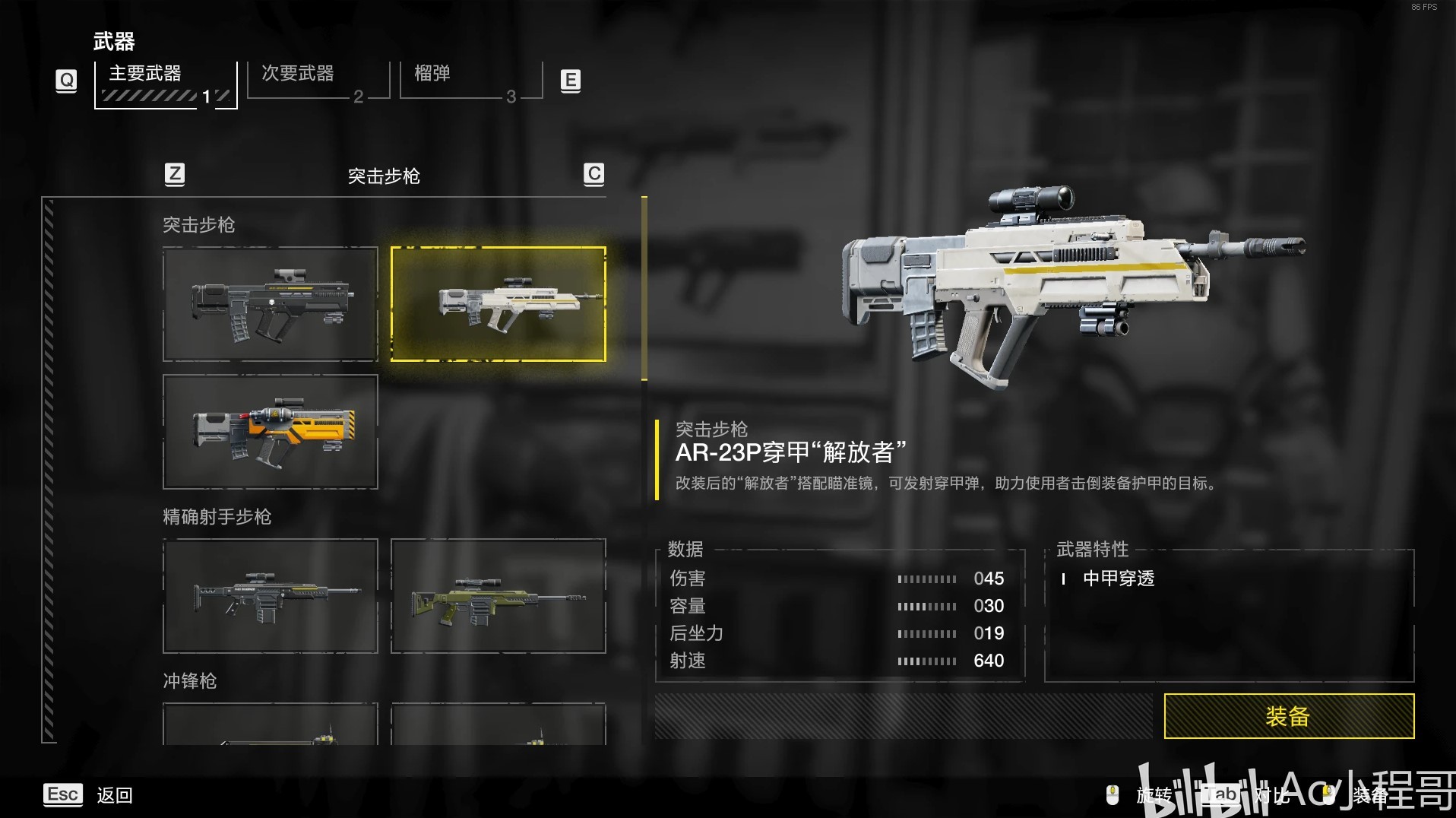Select the black marksman rifle tile
The width and height of the screenshot is (1456, 818).
pyautogui.click(x=270, y=595)
